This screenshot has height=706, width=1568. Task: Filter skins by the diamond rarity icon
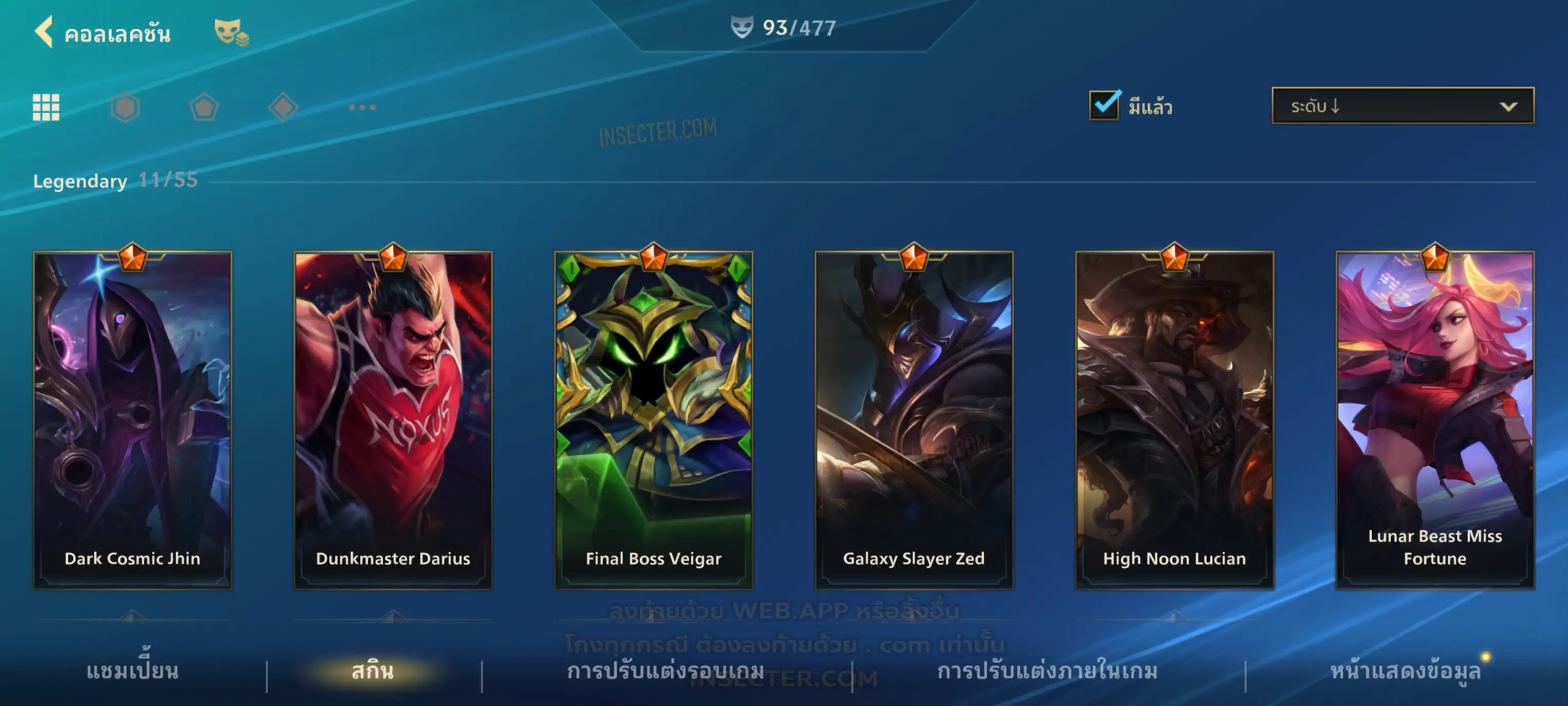[x=283, y=107]
